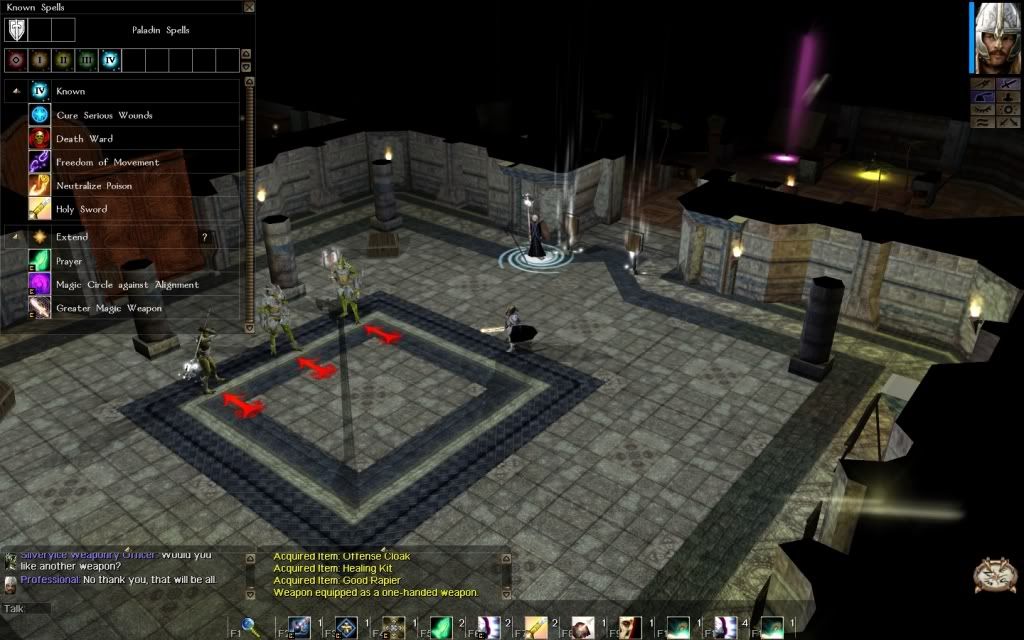Select the Paladin class shield icon
1024x640 pixels.
coord(17,29)
